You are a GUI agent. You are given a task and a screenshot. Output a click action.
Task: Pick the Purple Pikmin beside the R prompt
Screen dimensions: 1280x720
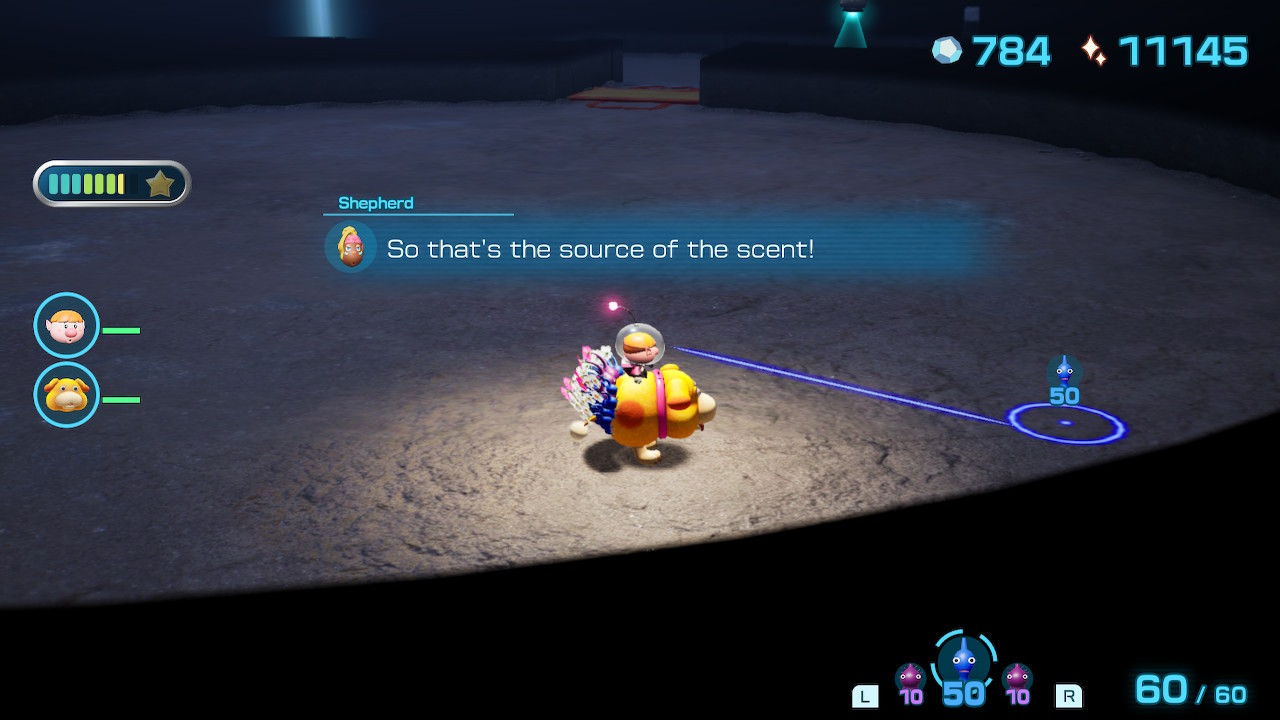1017,679
